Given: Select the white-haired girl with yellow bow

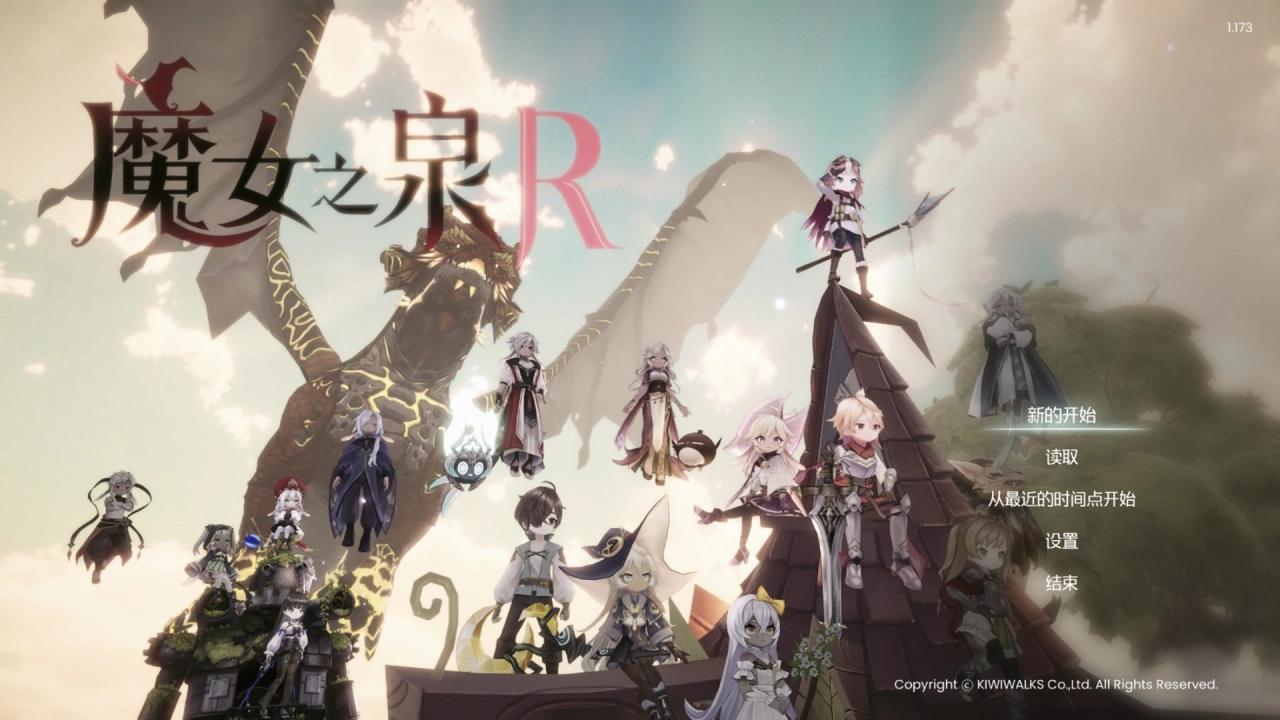Looking at the screenshot, I should pos(757,640).
